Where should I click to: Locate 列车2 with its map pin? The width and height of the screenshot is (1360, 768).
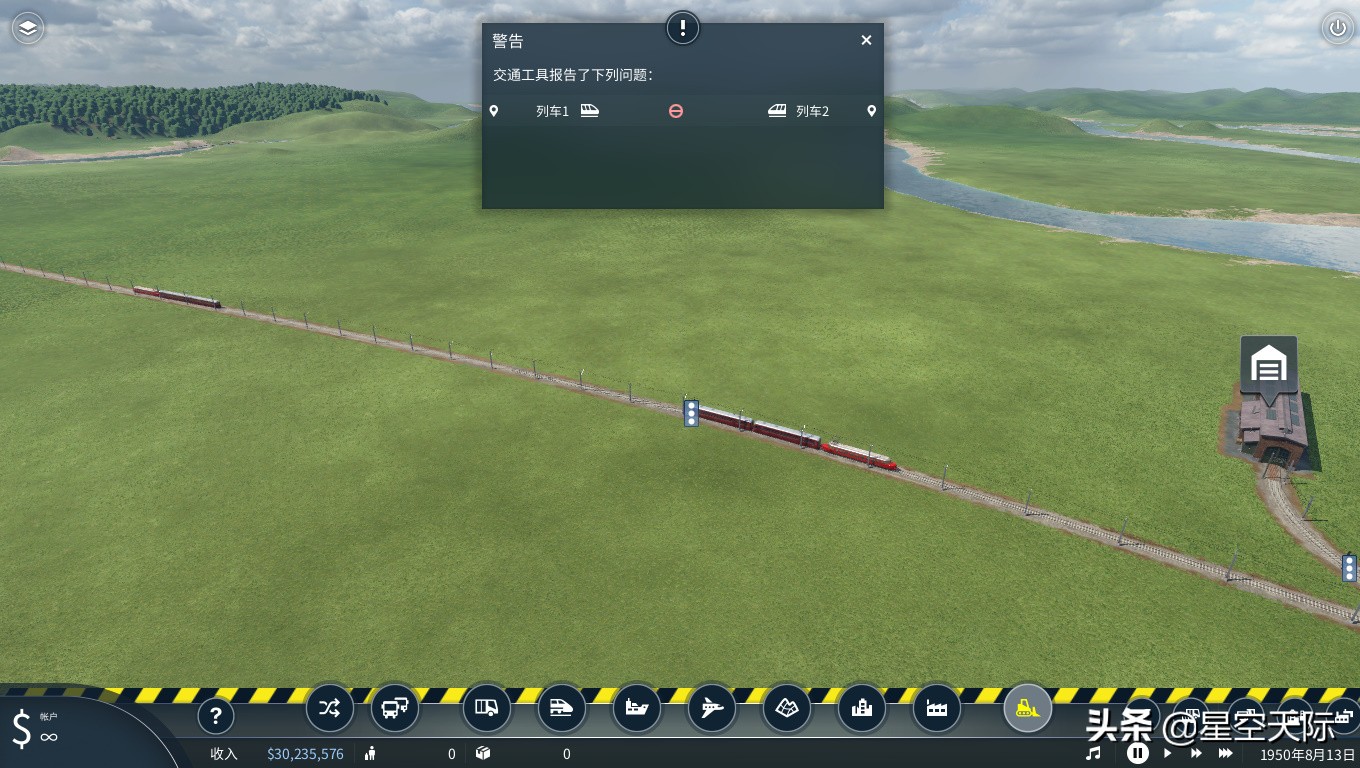[871, 111]
